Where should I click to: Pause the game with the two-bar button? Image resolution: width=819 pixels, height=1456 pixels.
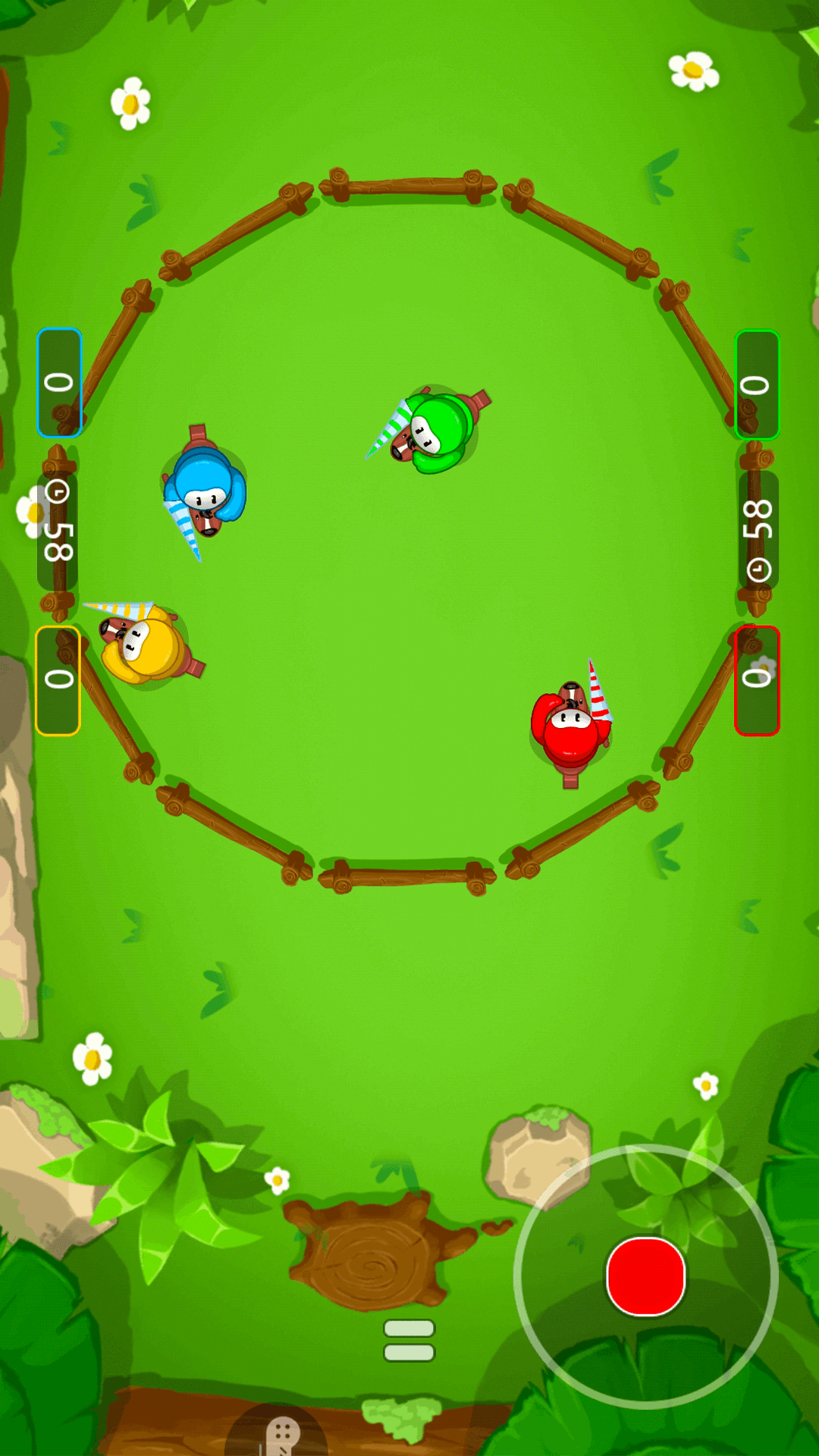[x=409, y=1340]
